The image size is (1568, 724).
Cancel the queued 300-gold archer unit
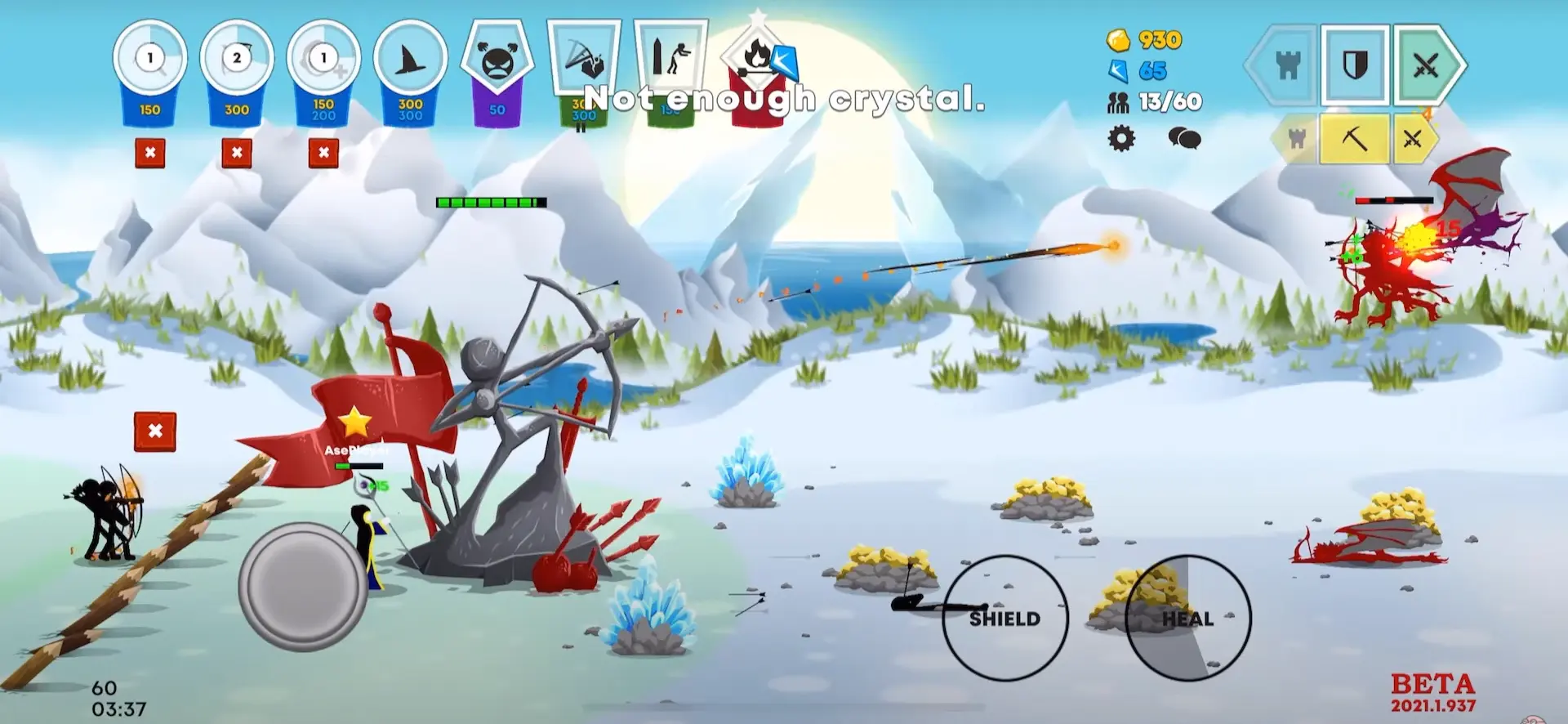coord(236,153)
